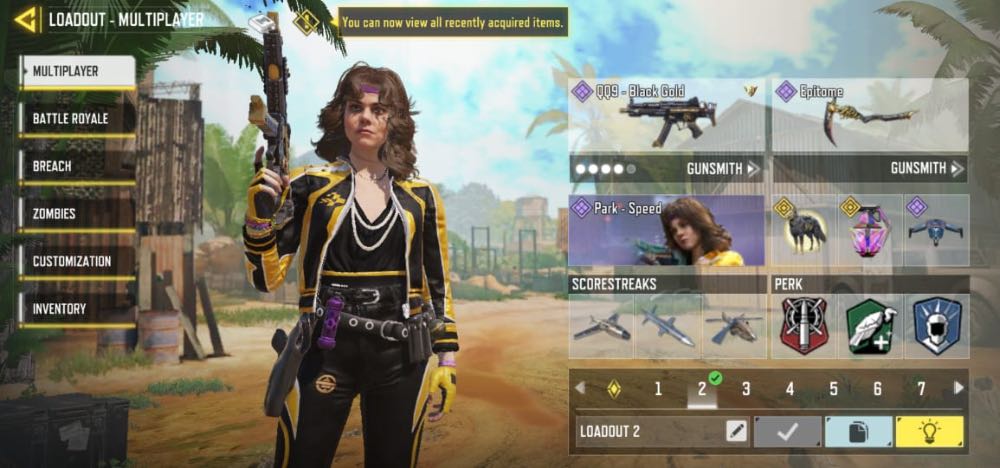Choose the Epitome secondary weapon slot
This screenshot has width=1000, height=468.
870,113
